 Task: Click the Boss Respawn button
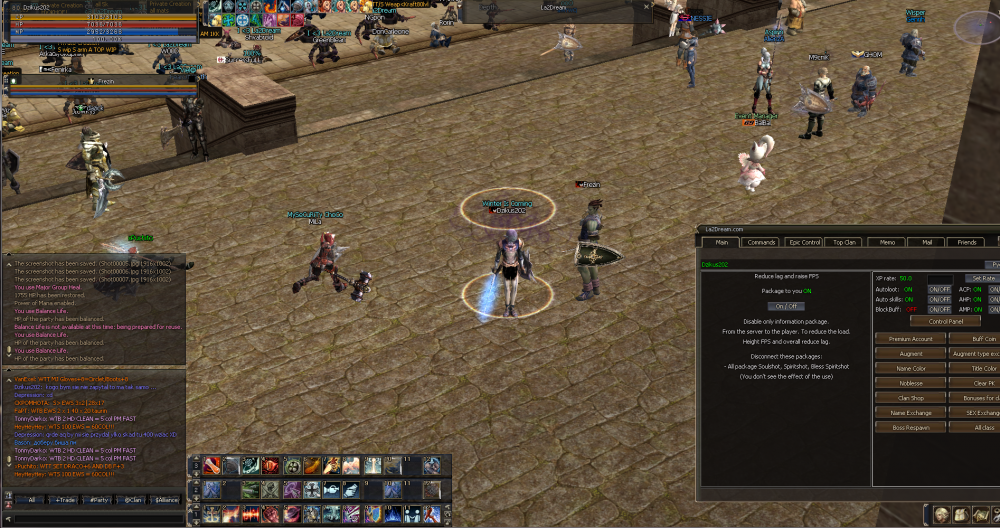[910, 427]
